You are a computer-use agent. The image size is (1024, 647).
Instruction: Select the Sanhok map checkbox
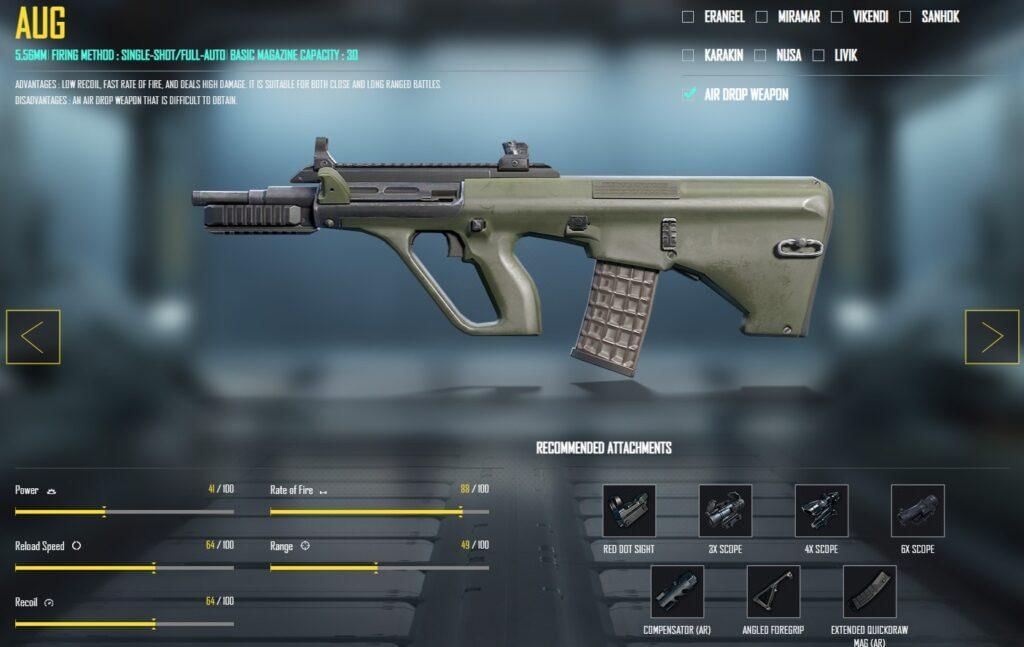click(x=905, y=17)
